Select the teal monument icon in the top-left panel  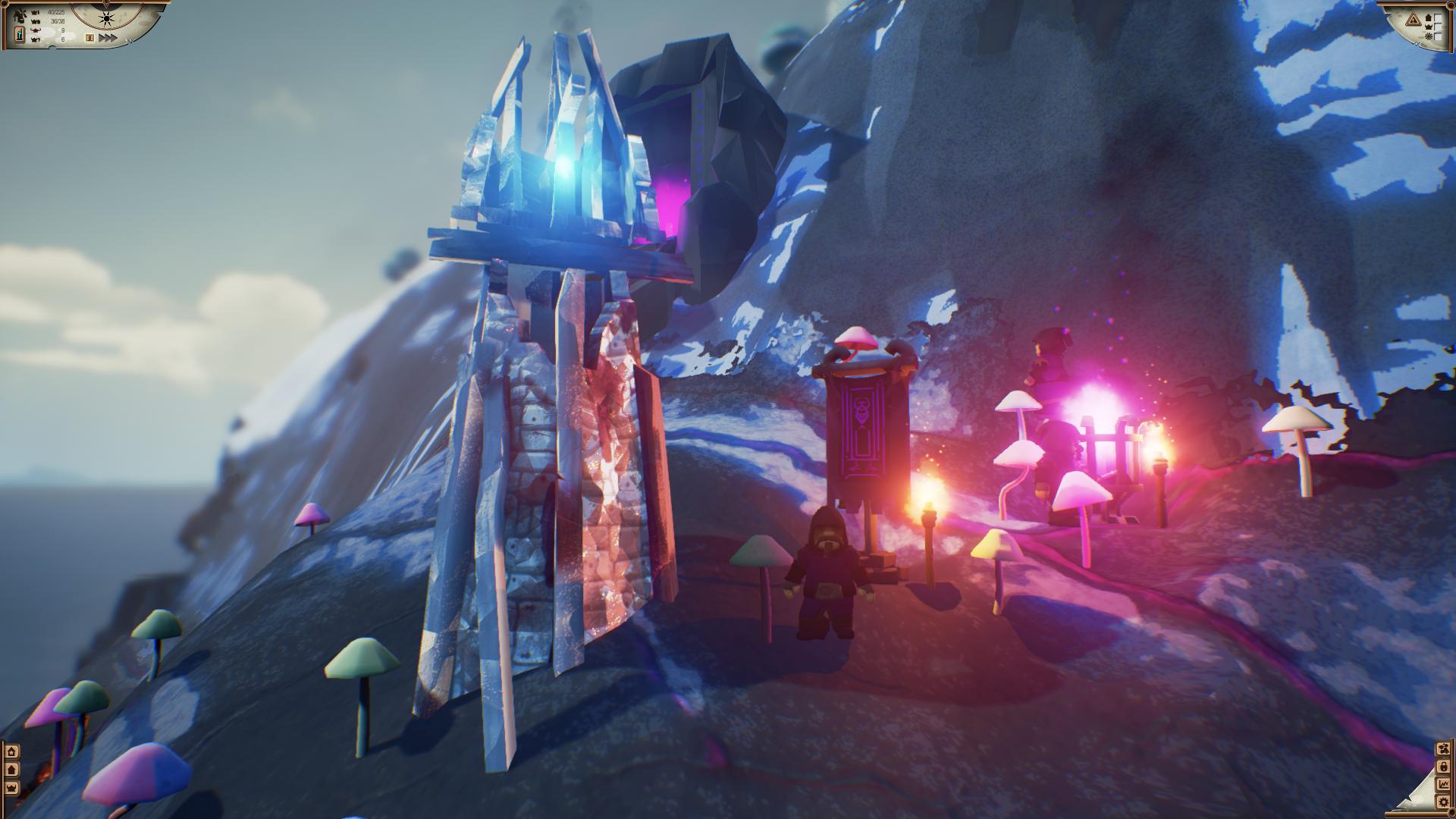pyautogui.click(x=20, y=34)
